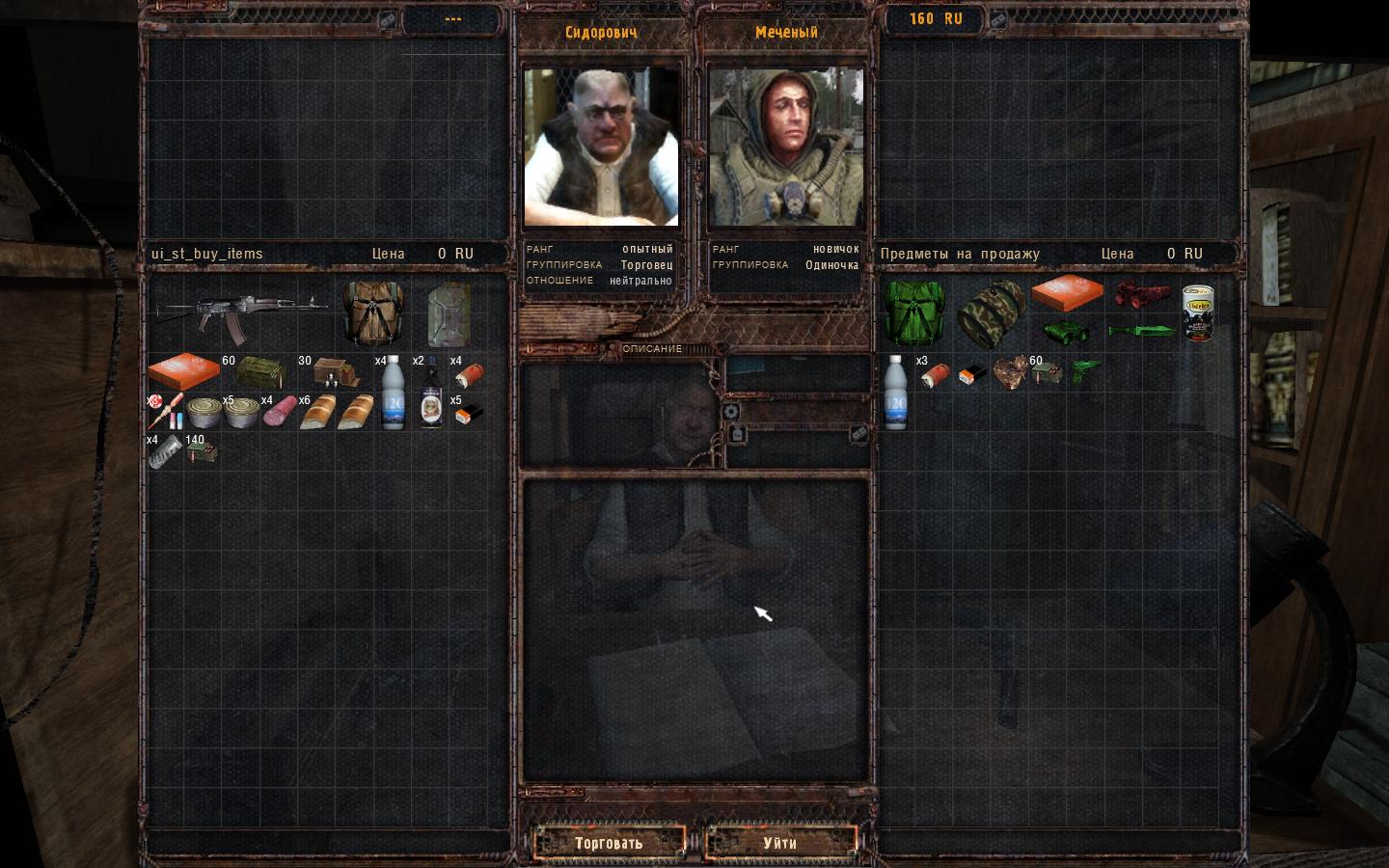Choose the green jerrycan in the trader's inventory
The width and height of the screenshot is (1389, 868).
pyautogui.click(x=449, y=313)
